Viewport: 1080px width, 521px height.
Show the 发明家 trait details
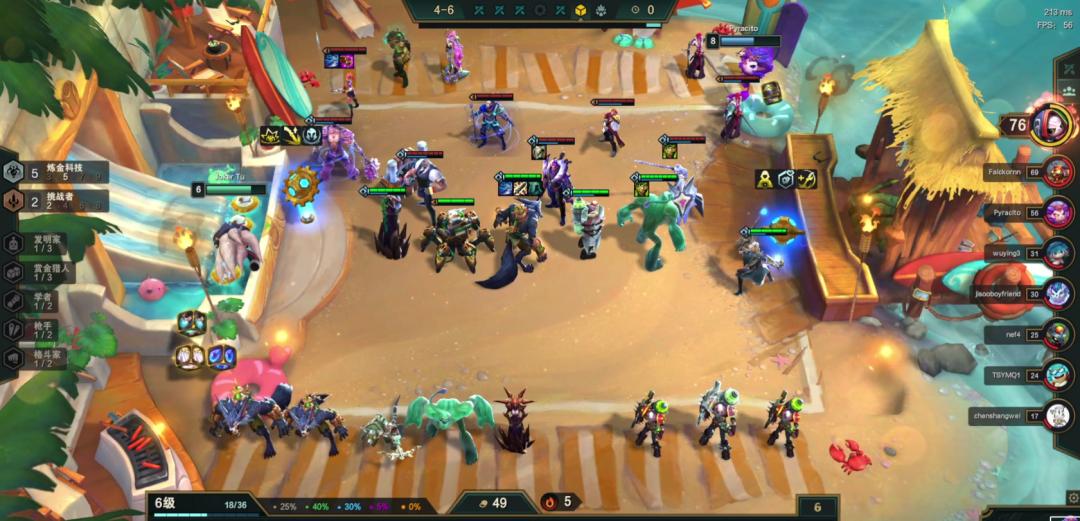(46, 242)
